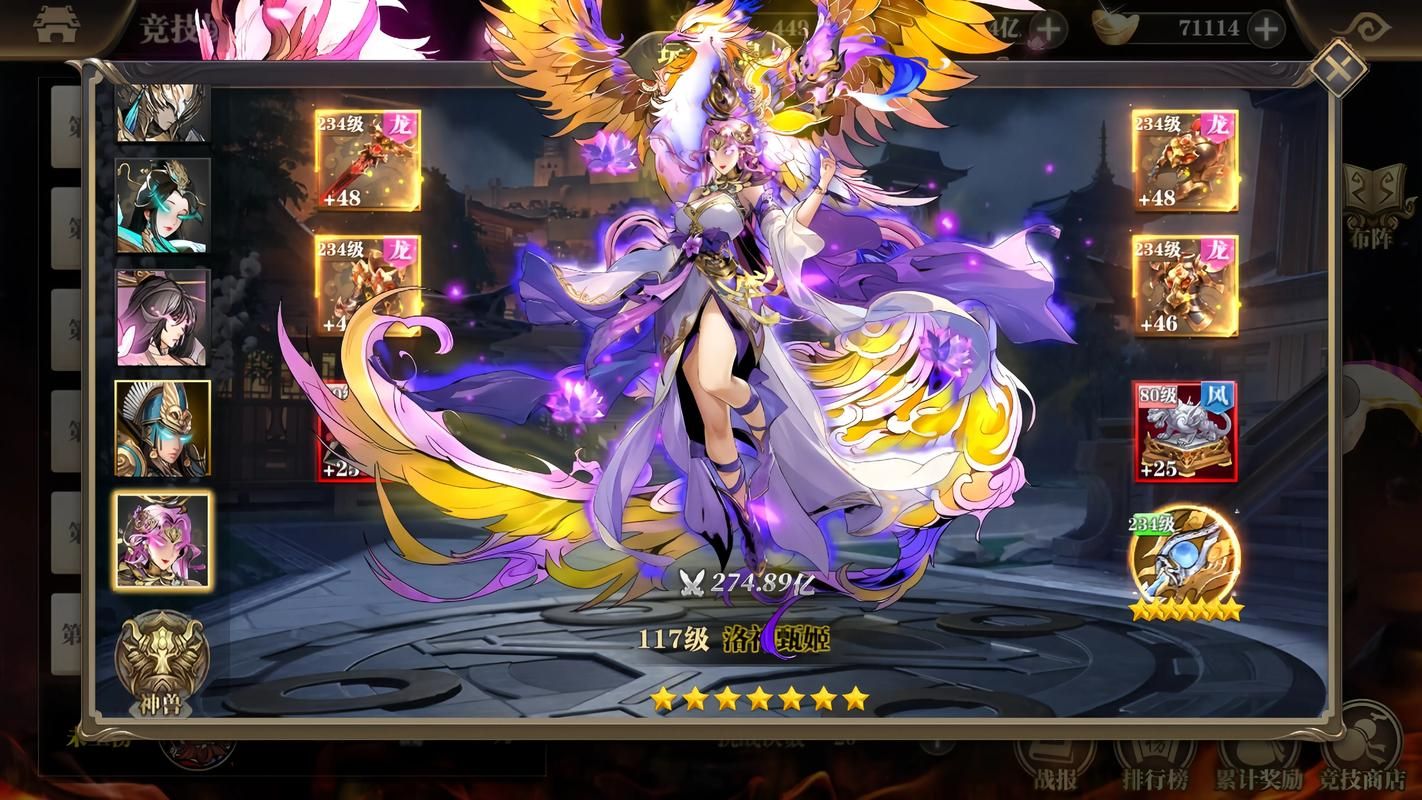Image resolution: width=1422 pixels, height=800 pixels.
Task: Open the +46 golden boots slot
Action: point(1184,285)
